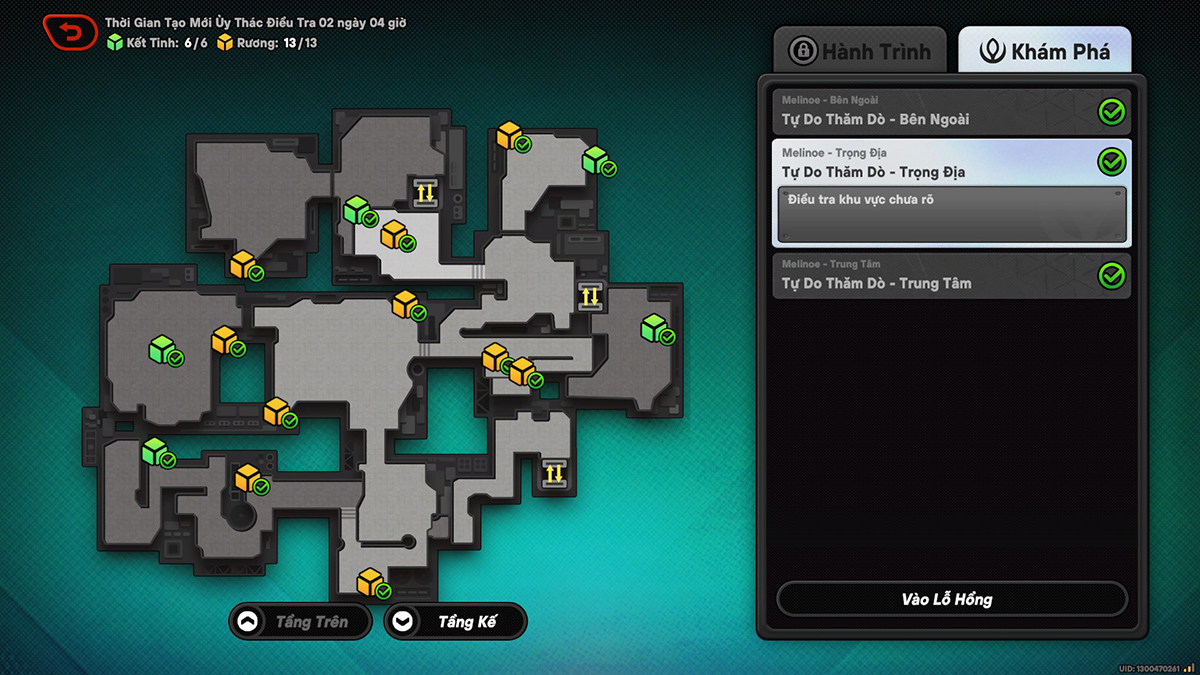
Task: Choose Tự Do Thăm Dò - Trọng Địa entry
Action: point(951,164)
